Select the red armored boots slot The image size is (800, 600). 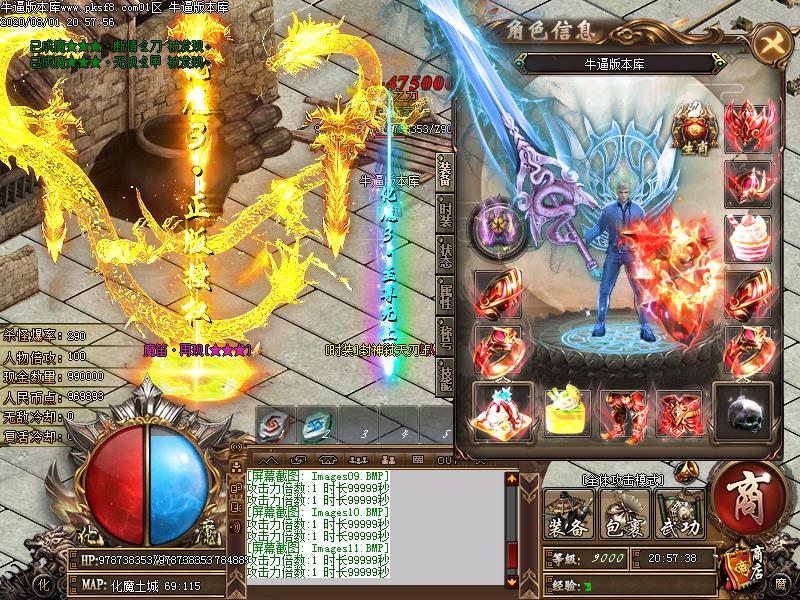tap(624, 410)
